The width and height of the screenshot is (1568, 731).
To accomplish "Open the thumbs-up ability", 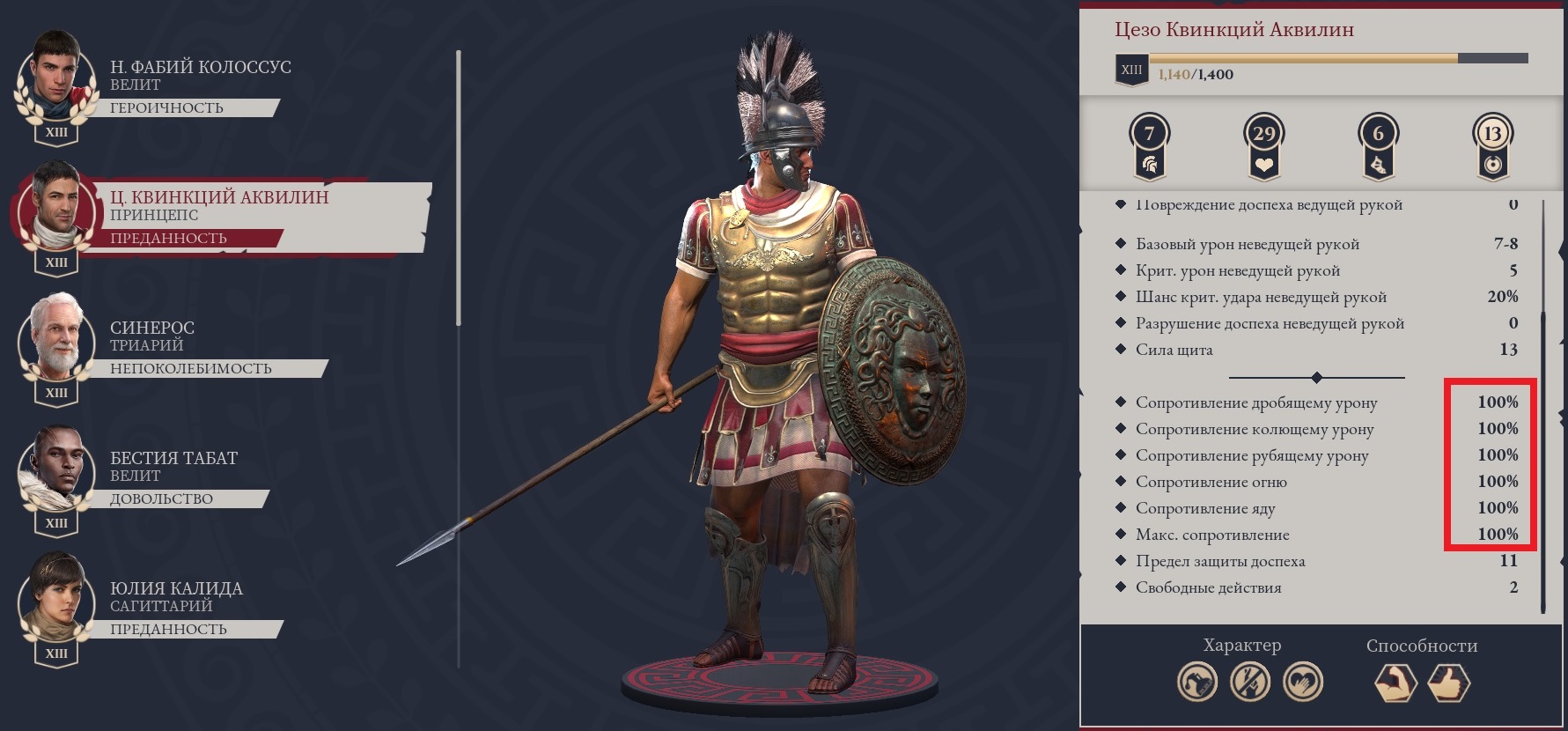I will click(1449, 683).
